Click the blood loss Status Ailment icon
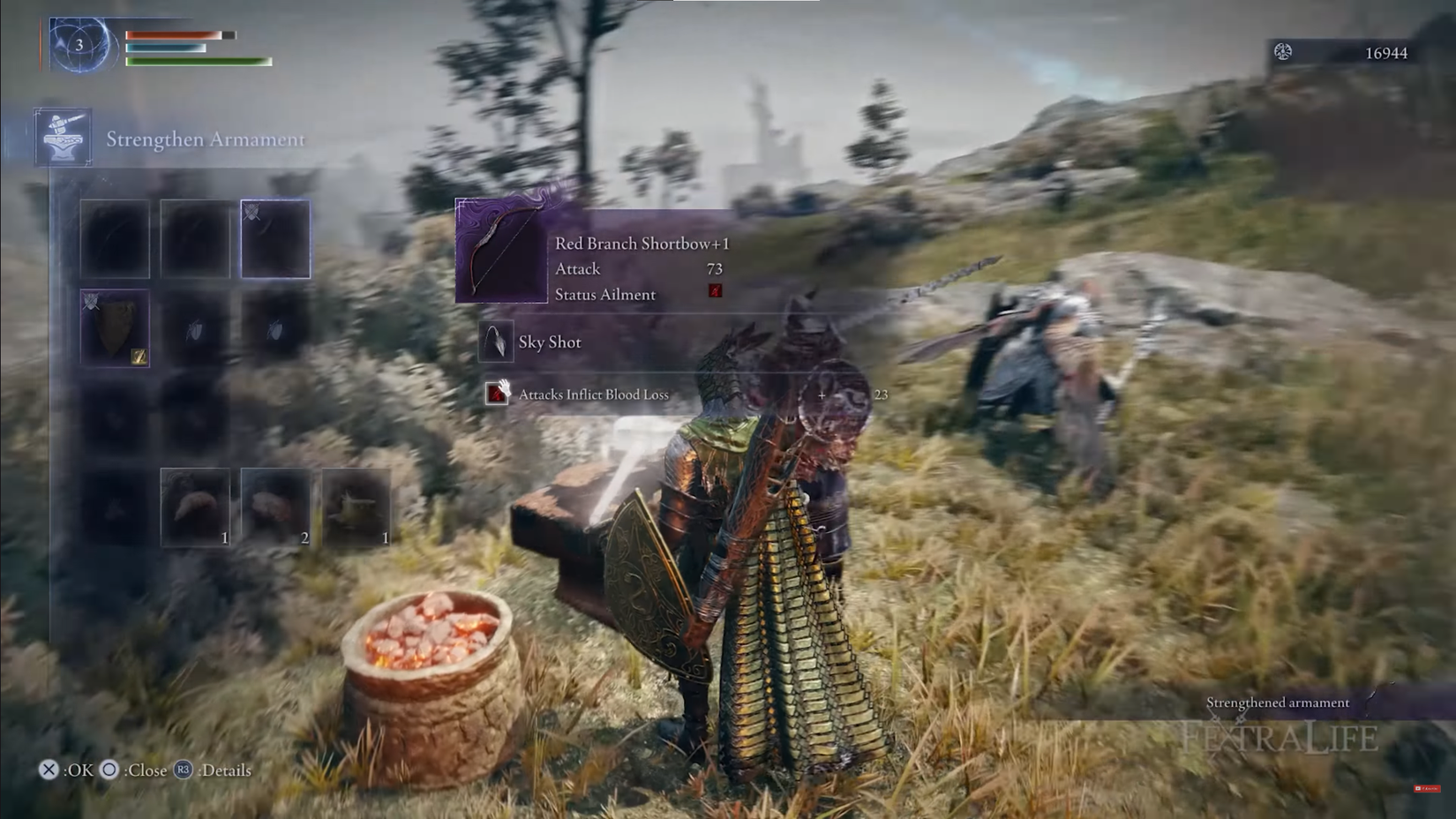 [x=715, y=291]
